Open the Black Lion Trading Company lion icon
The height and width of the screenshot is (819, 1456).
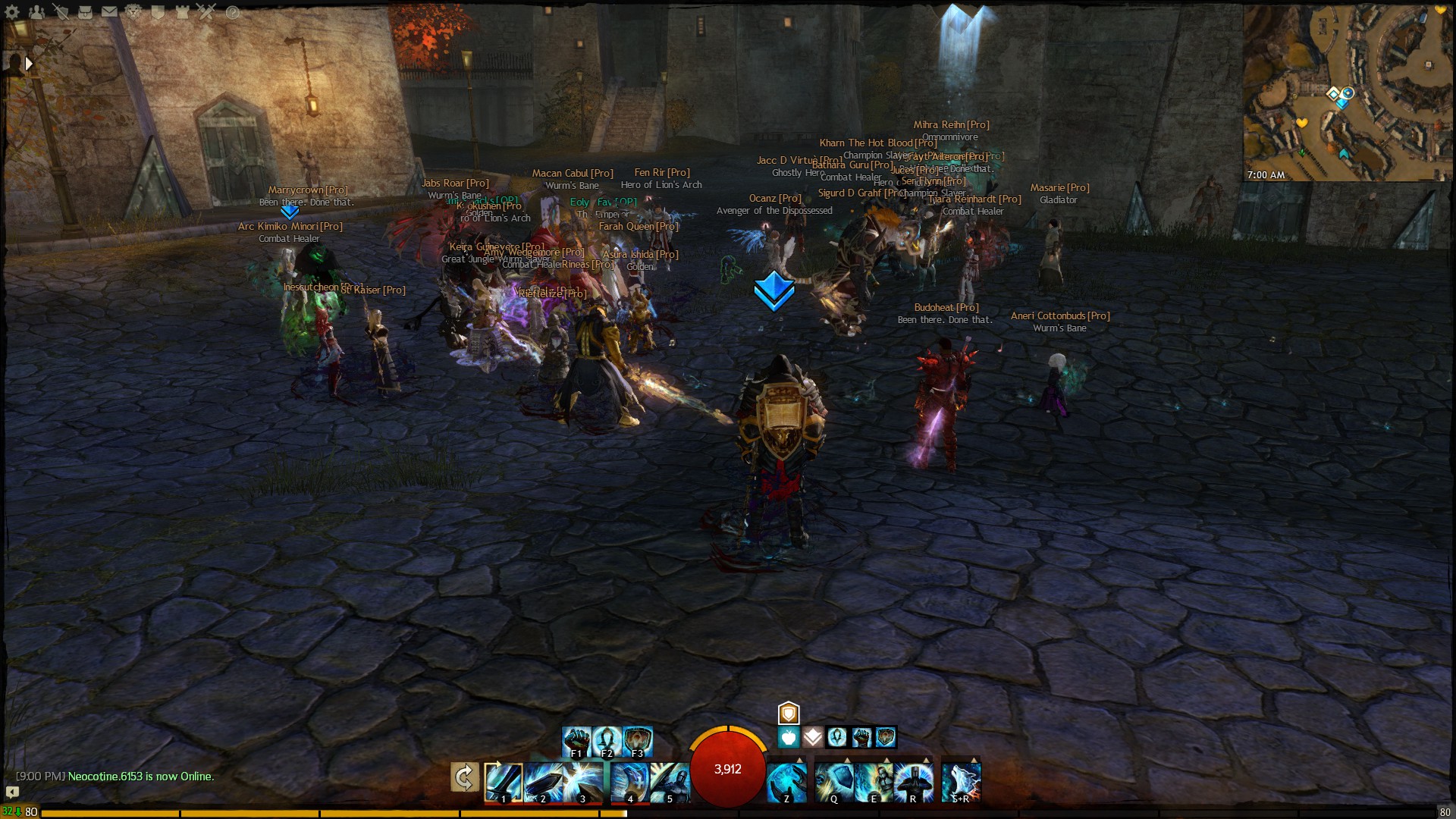pos(133,12)
